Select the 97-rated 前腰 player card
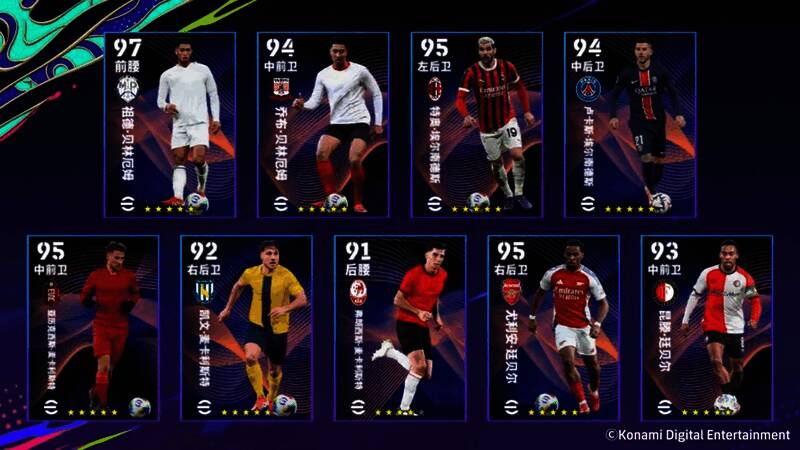Image resolution: width=800 pixels, height=450 pixels. pyautogui.click(x=170, y=125)
